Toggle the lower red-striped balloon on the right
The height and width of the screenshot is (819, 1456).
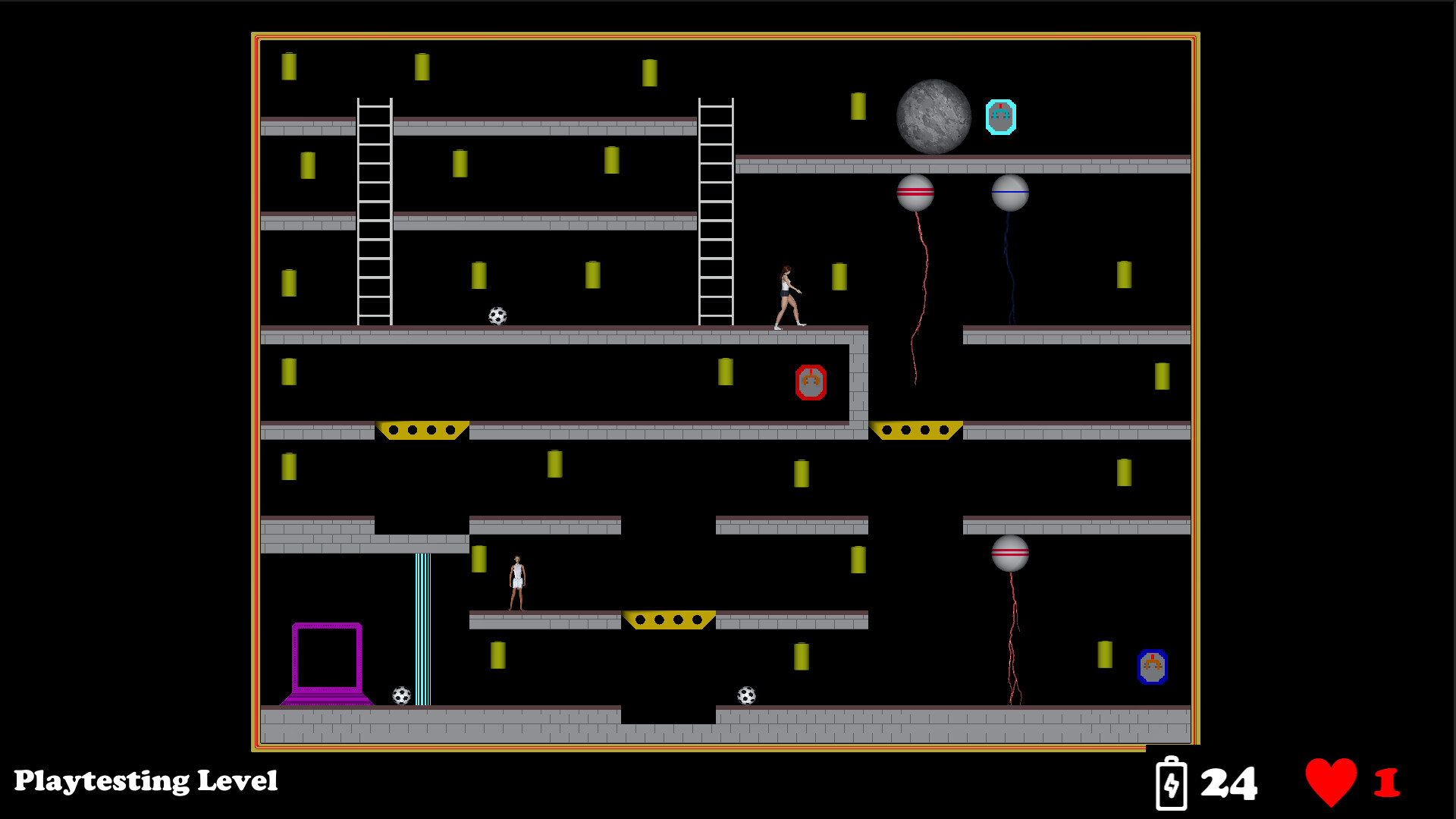pyautogui.click(x=1009, y=552)
